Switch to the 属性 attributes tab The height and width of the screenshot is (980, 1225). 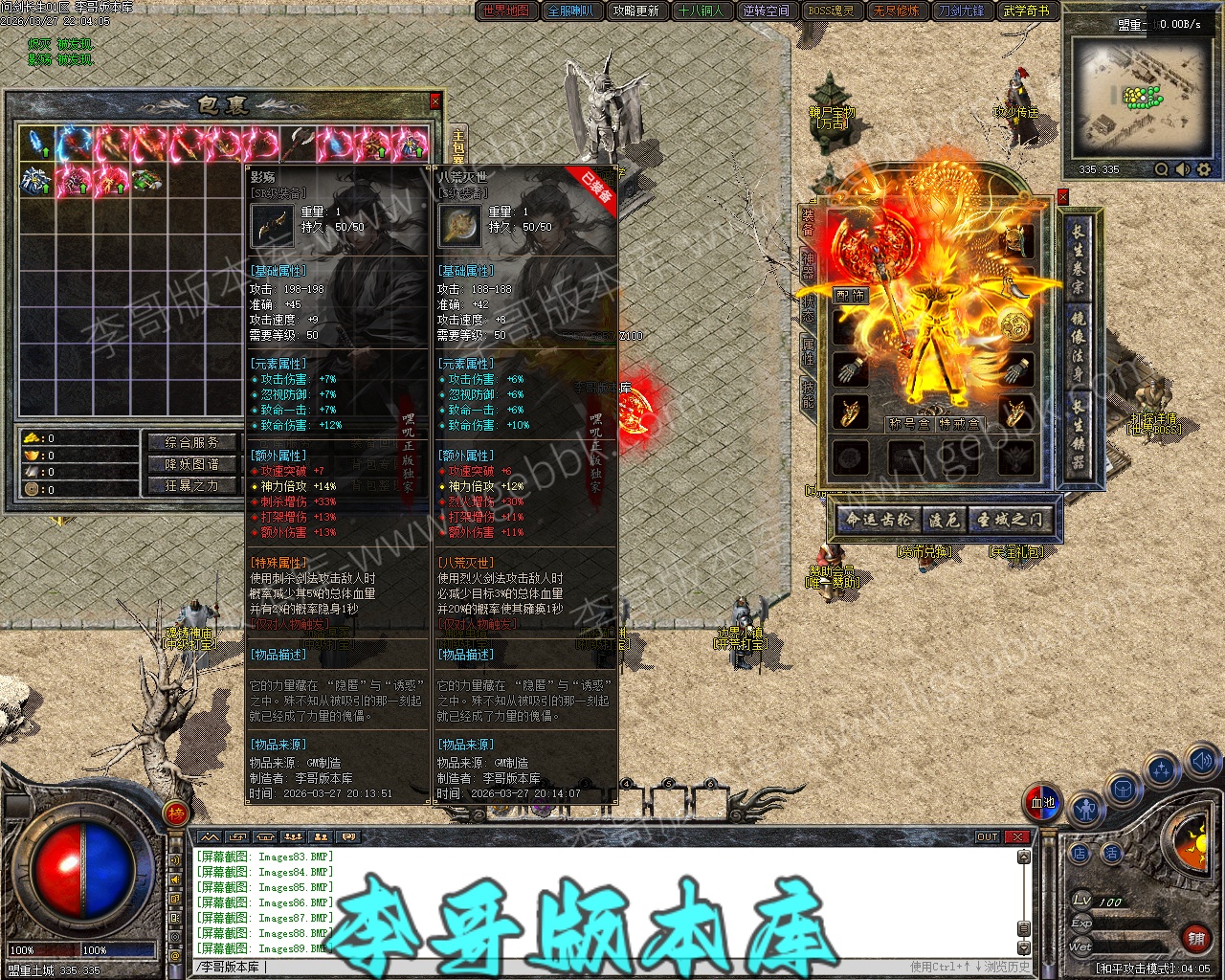[808, 350]
